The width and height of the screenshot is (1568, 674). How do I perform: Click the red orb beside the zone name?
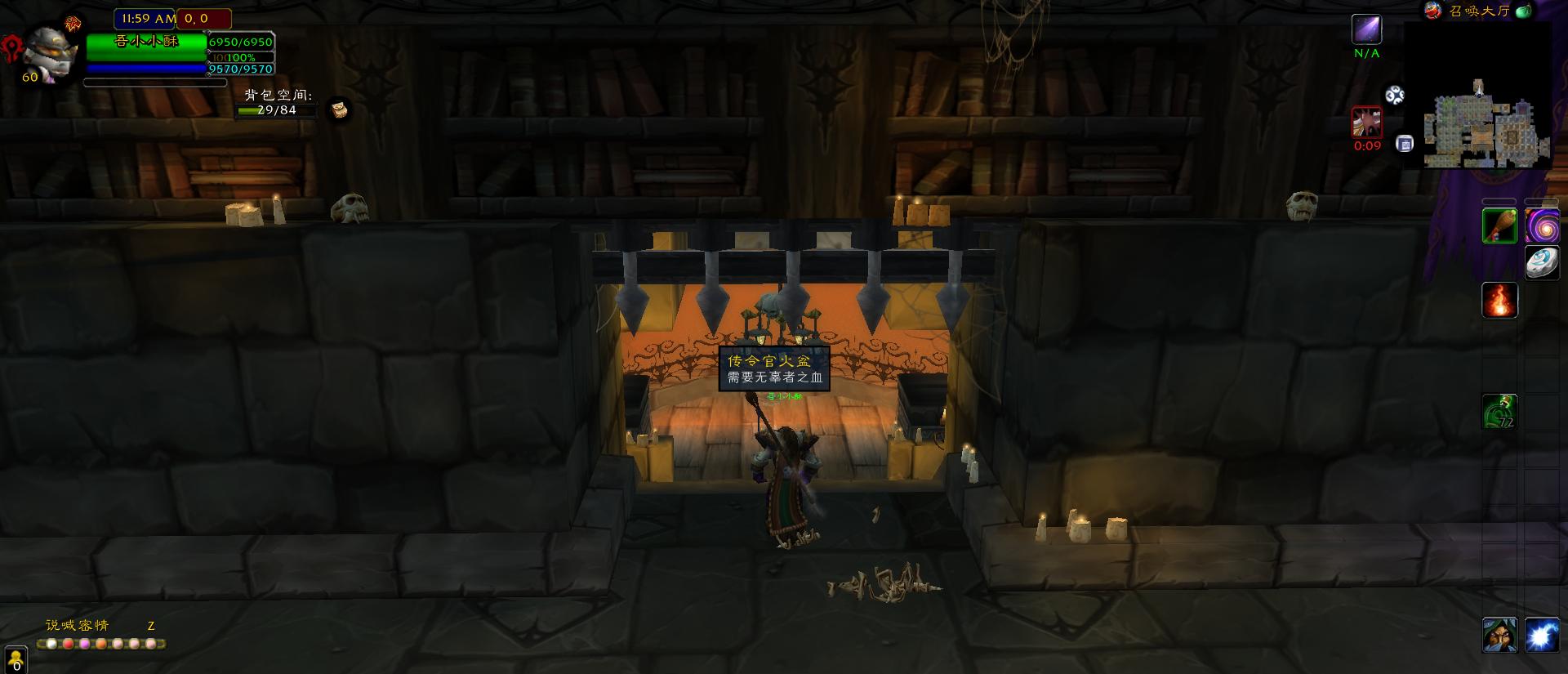(x=1432, y=11)
